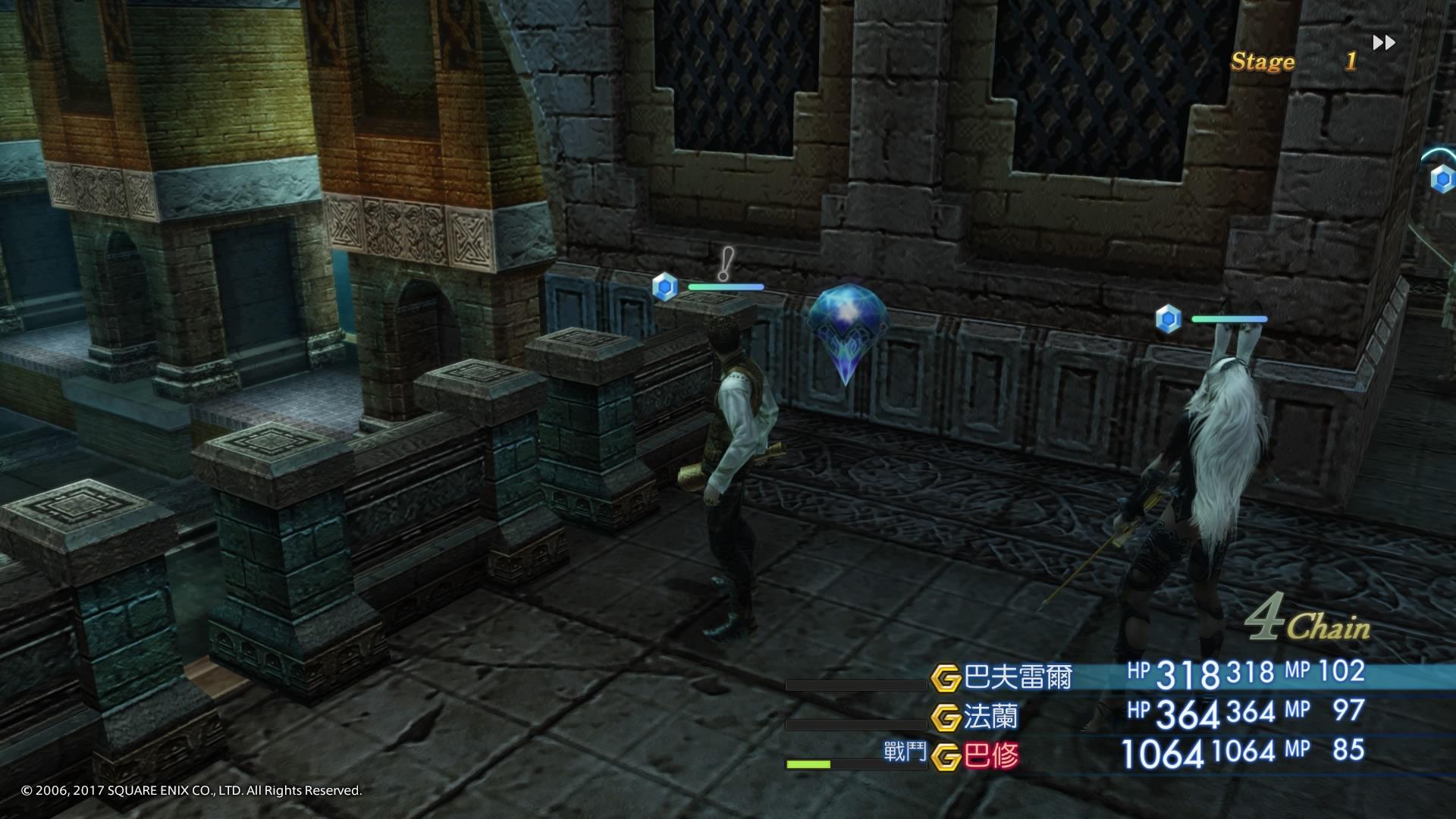Toggle the fast-forward speed arrows

coord(1384,42)
